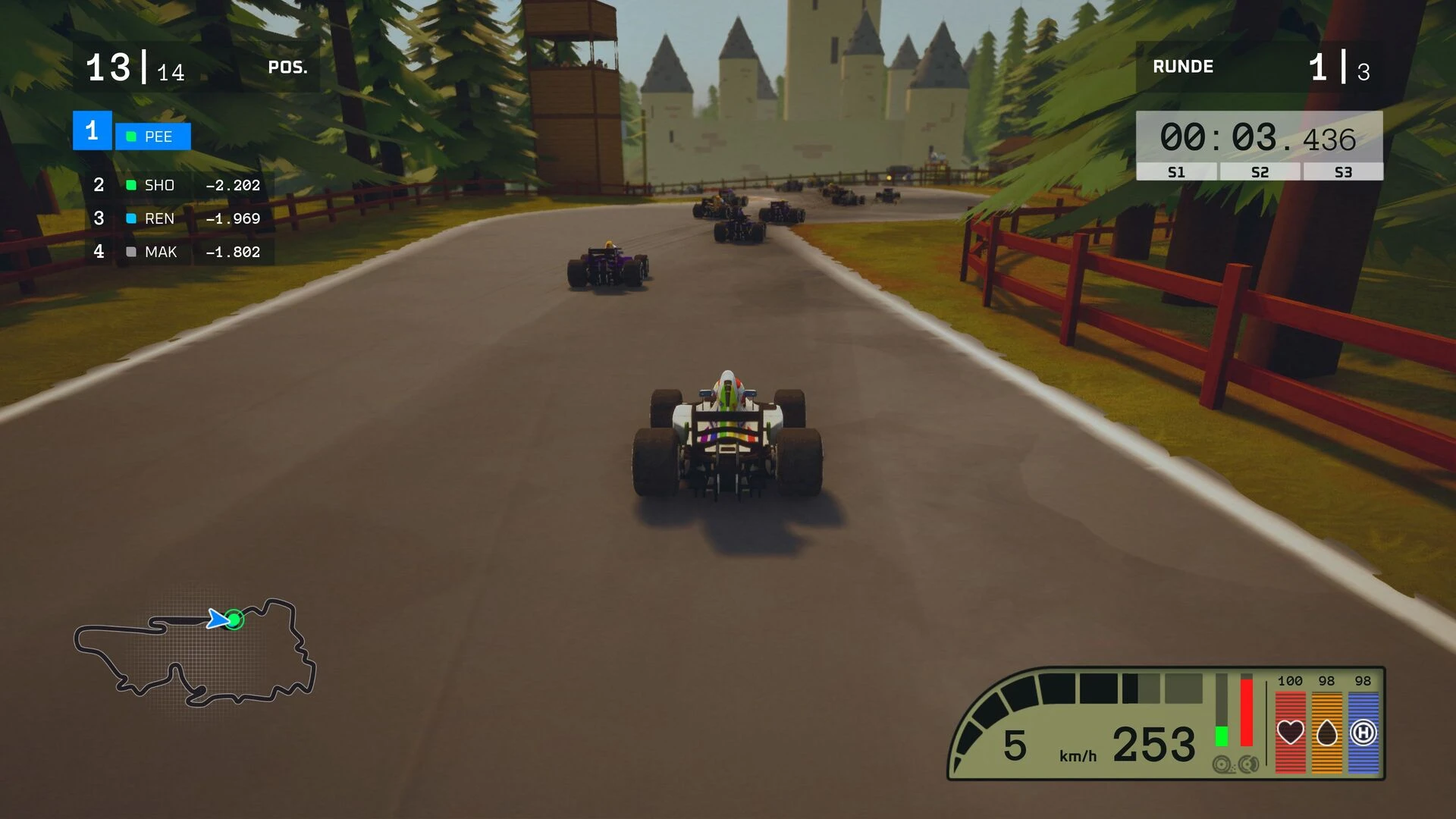Viewport: 1456px width, 819px height.
Task: Select second-place driver SHO row
Action: coord(179,185)
